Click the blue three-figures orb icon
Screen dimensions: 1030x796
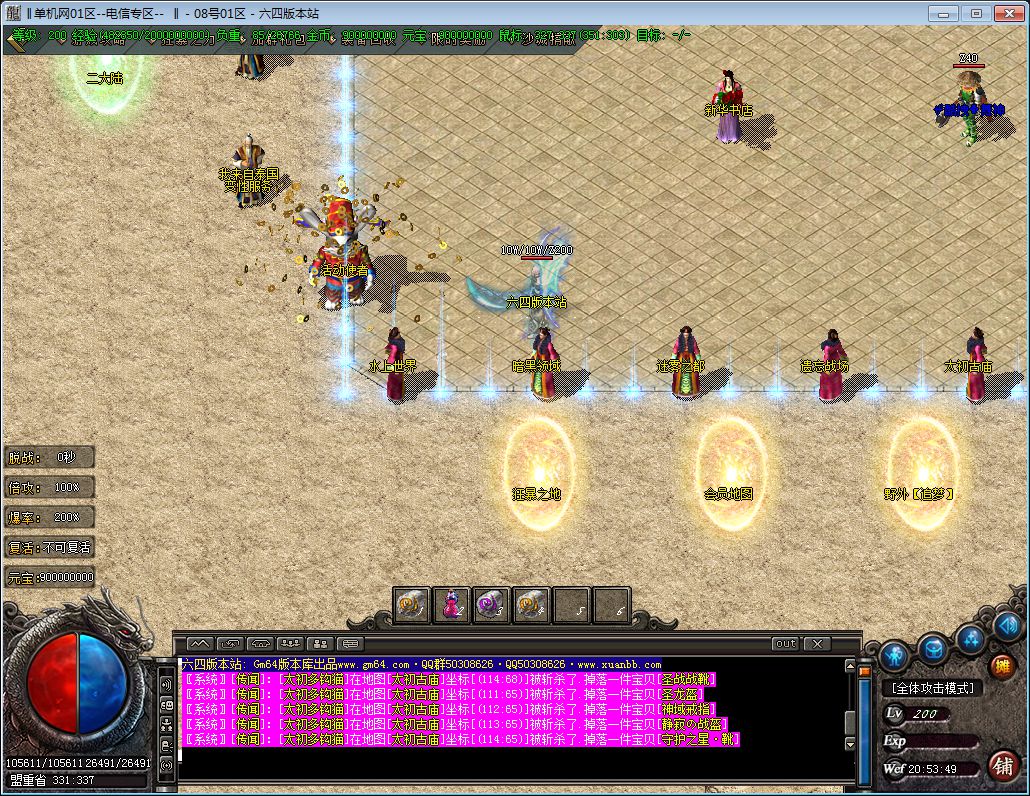pos(971,639)
